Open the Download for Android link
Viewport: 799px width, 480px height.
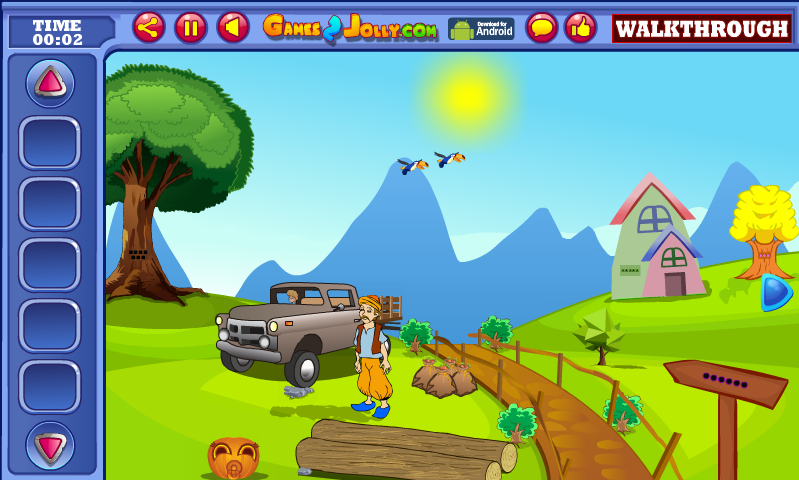point(481,28)
